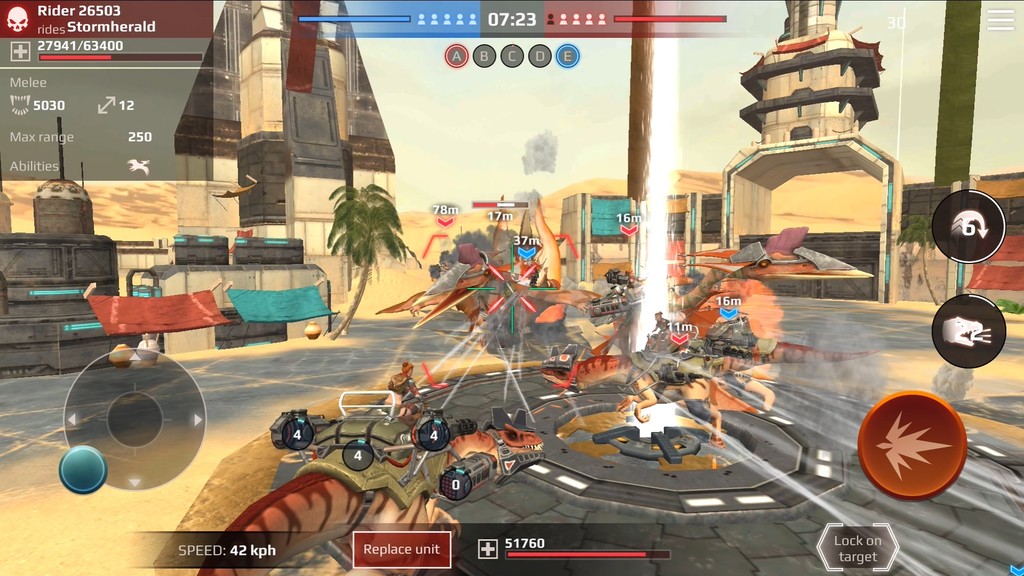Viewport: 1024px width, 576px height.
Task: Tap the Replace unit button
Action: tap(401, 549)
